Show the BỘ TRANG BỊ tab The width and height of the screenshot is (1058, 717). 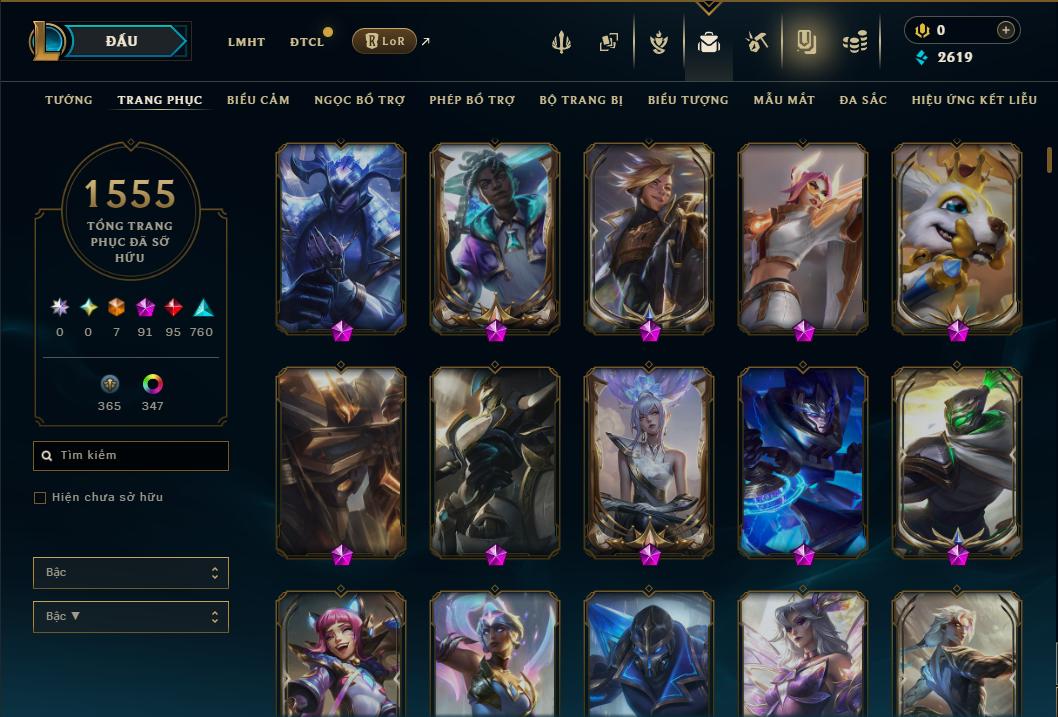click(x=581, y=100)
